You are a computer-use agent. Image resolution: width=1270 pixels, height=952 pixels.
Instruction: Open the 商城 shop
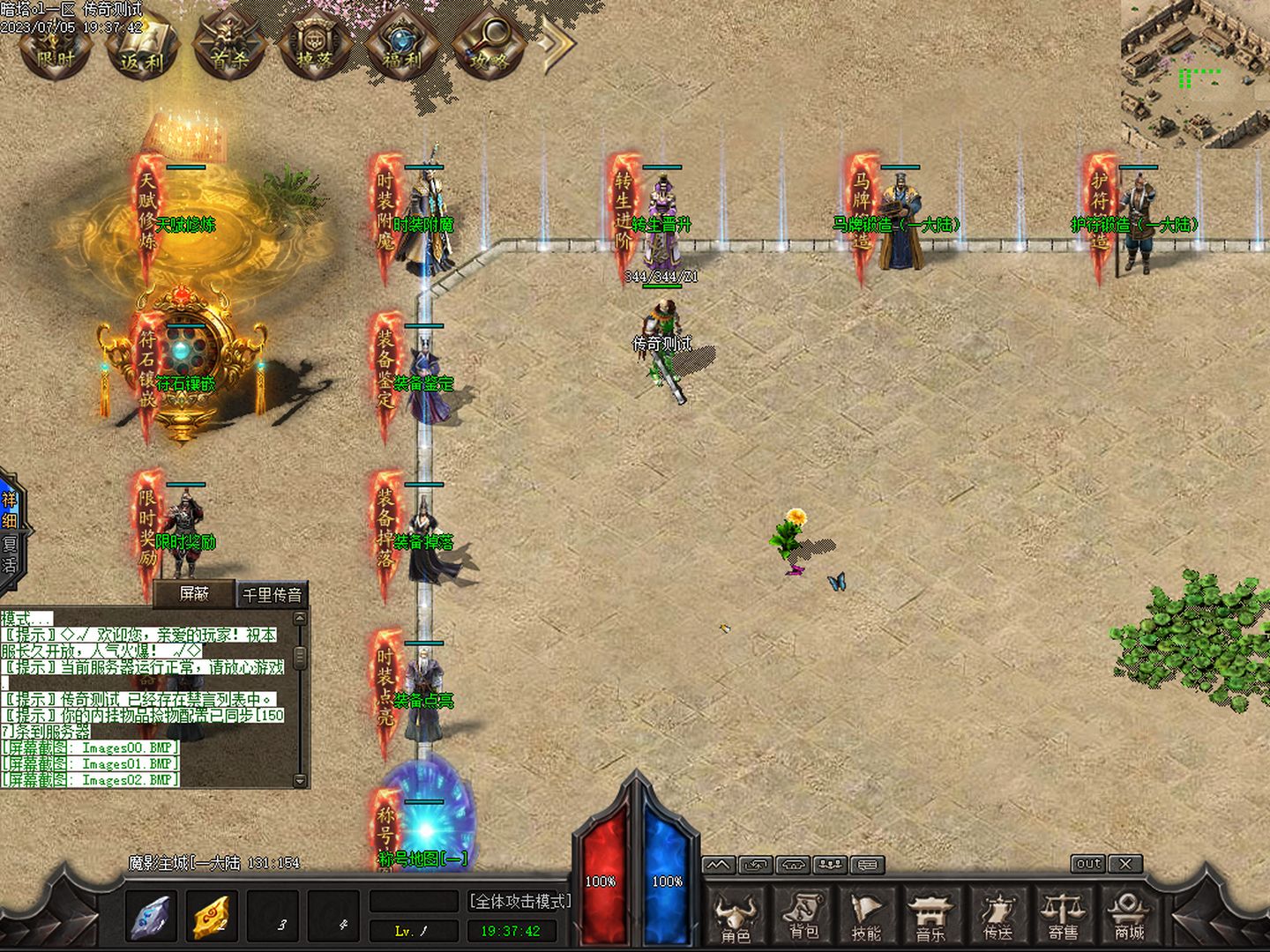click(1129, 919)
